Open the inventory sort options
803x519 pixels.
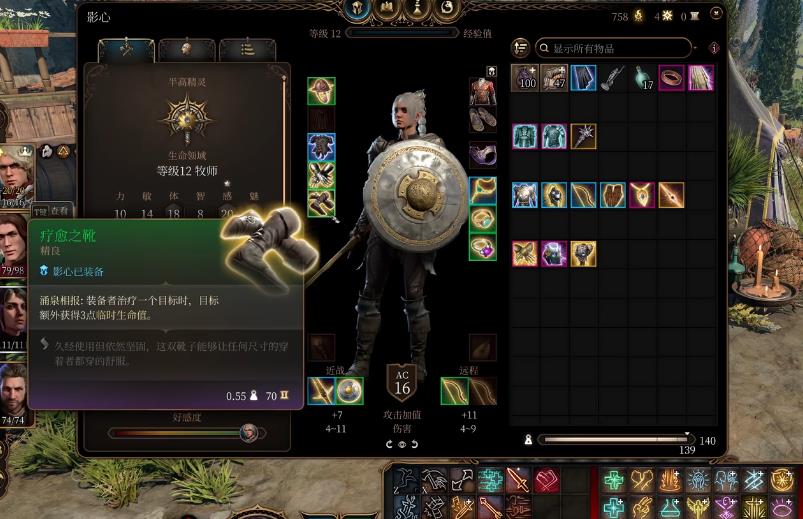coord(521,48)
